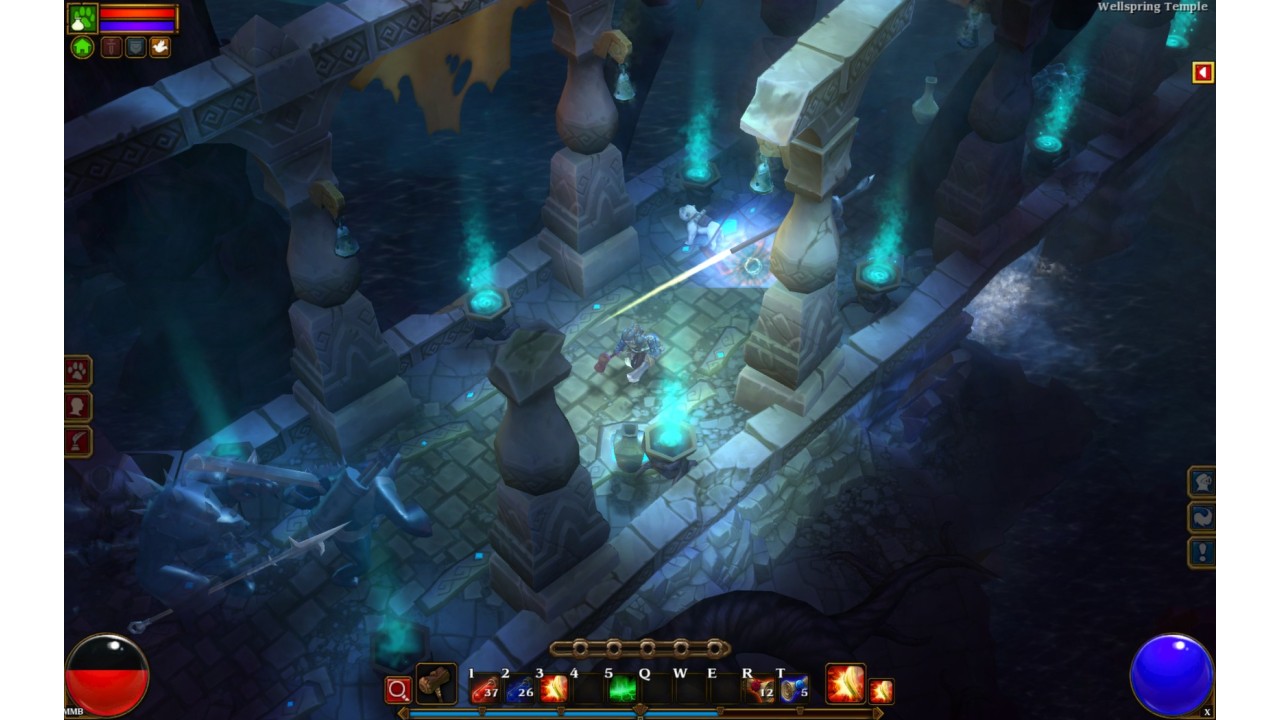Use the red scroll in slot R

point(760,689)
